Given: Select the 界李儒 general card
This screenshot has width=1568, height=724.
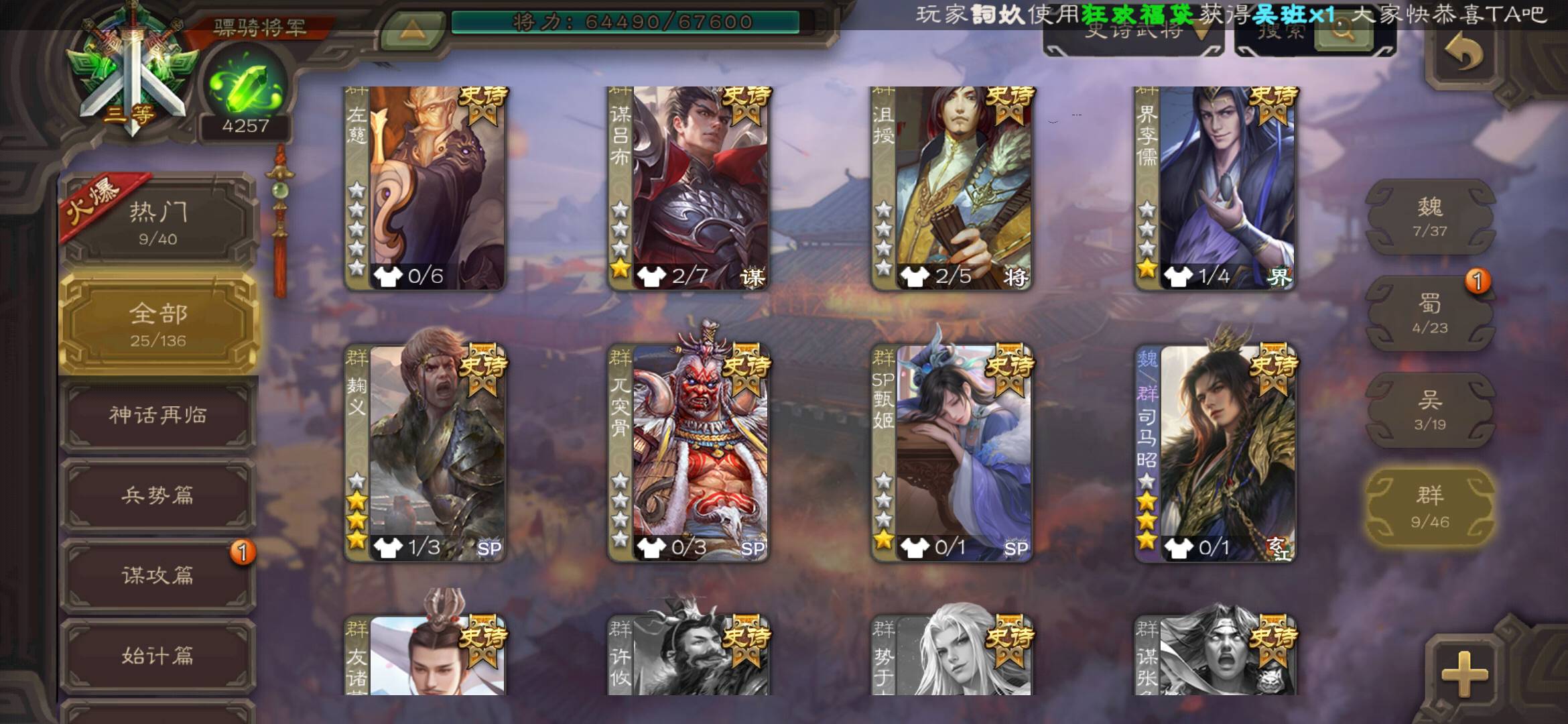Looking at the screenshot, I should (x=1215, y=188).
